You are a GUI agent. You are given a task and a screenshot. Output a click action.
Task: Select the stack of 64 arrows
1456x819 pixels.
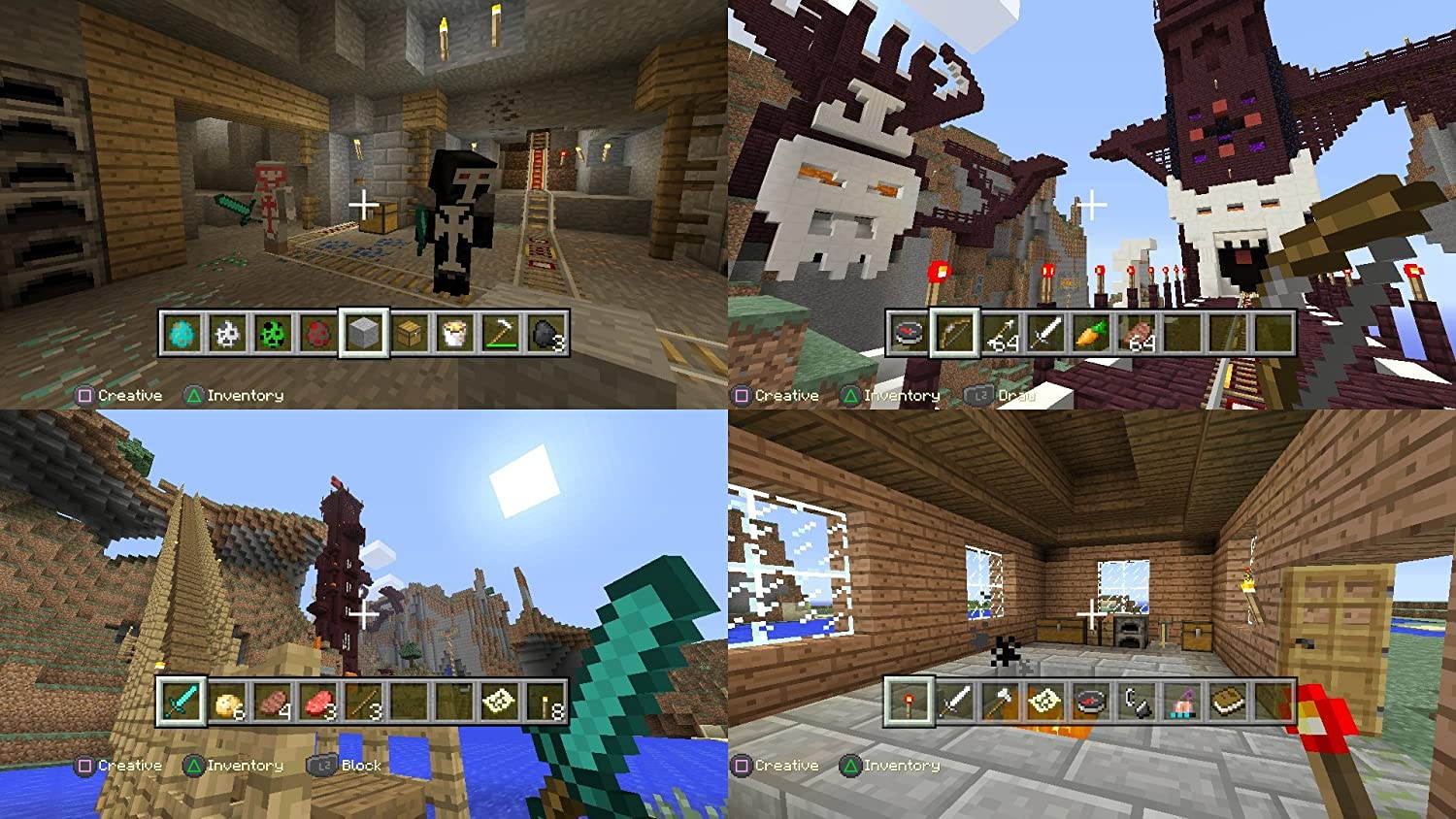click(x=1000, y=336)
